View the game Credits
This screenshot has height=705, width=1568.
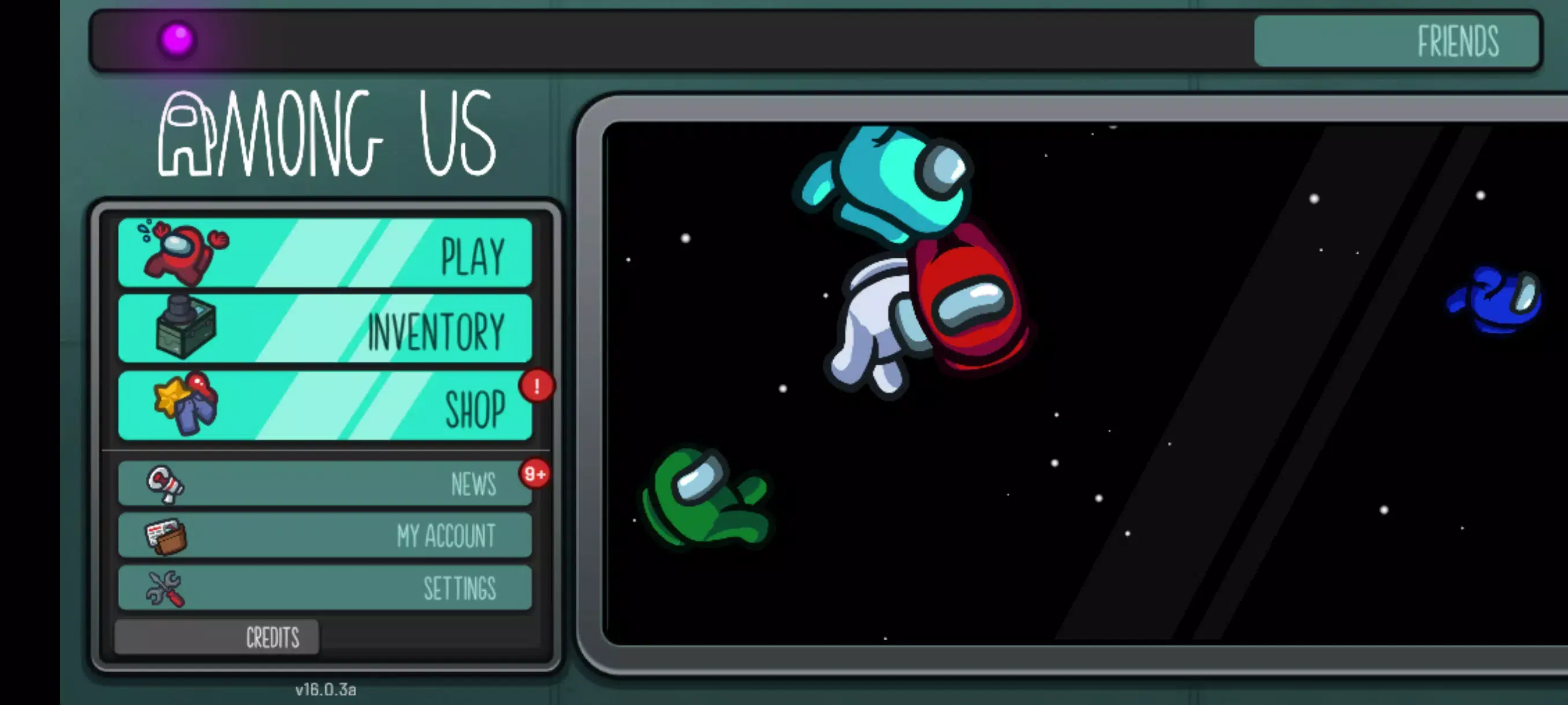coord(272,636)
